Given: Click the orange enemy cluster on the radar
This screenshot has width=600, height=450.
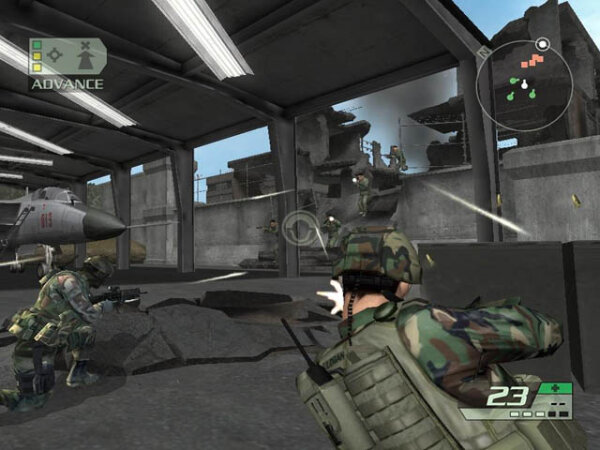Looking at the screenshot, I should point(532,60).
